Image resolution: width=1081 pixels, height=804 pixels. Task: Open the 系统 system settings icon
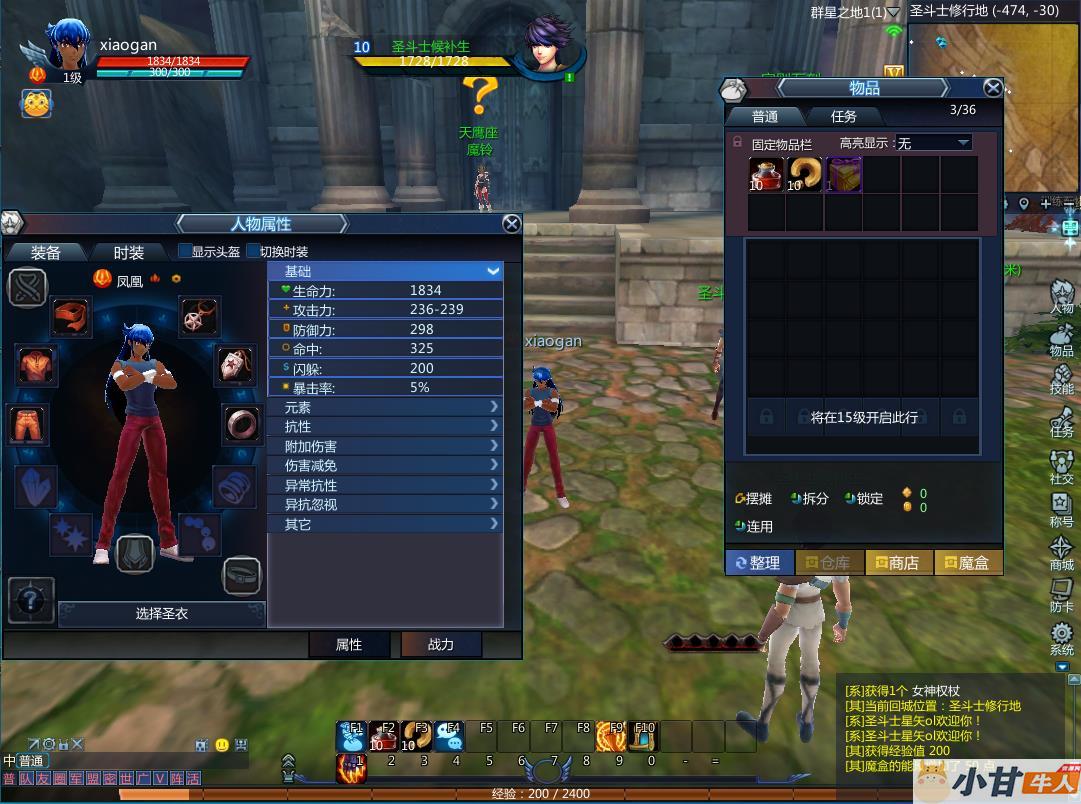pos(1061,638)
